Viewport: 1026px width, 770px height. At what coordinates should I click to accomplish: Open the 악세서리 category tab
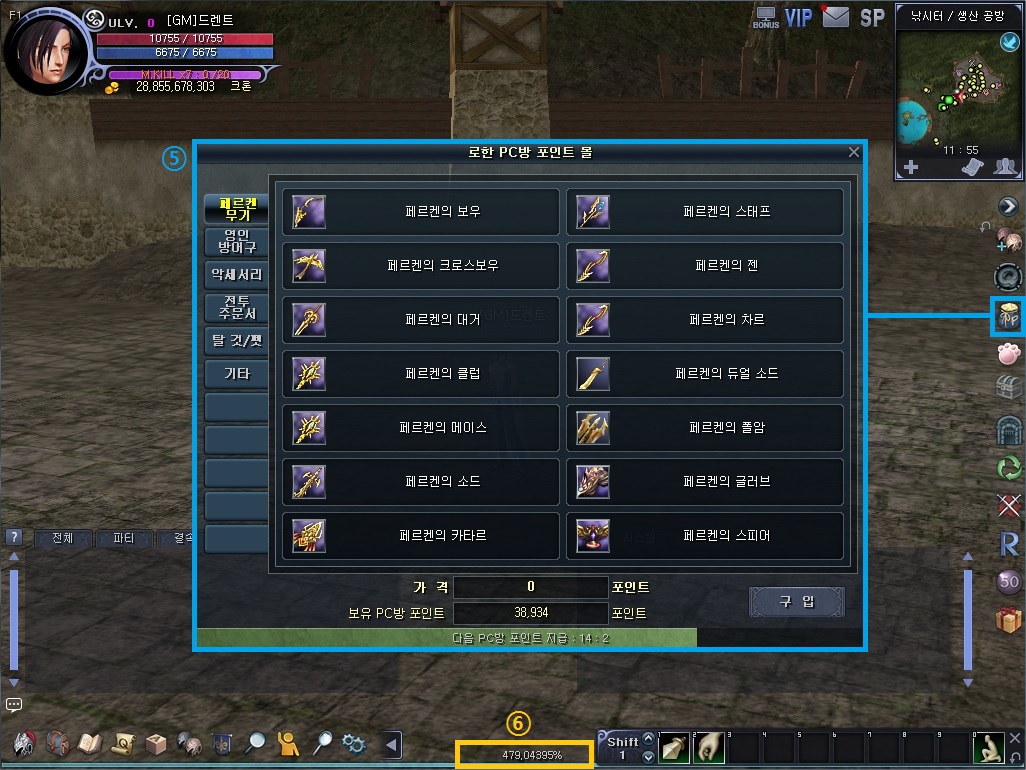[x=236, y=274]
